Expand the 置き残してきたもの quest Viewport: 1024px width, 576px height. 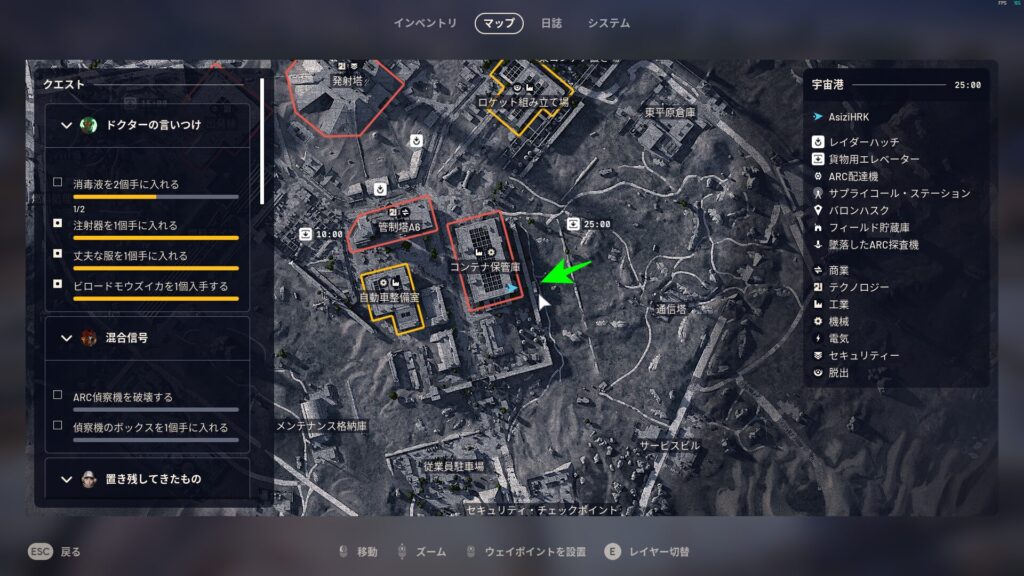[67, 479]
